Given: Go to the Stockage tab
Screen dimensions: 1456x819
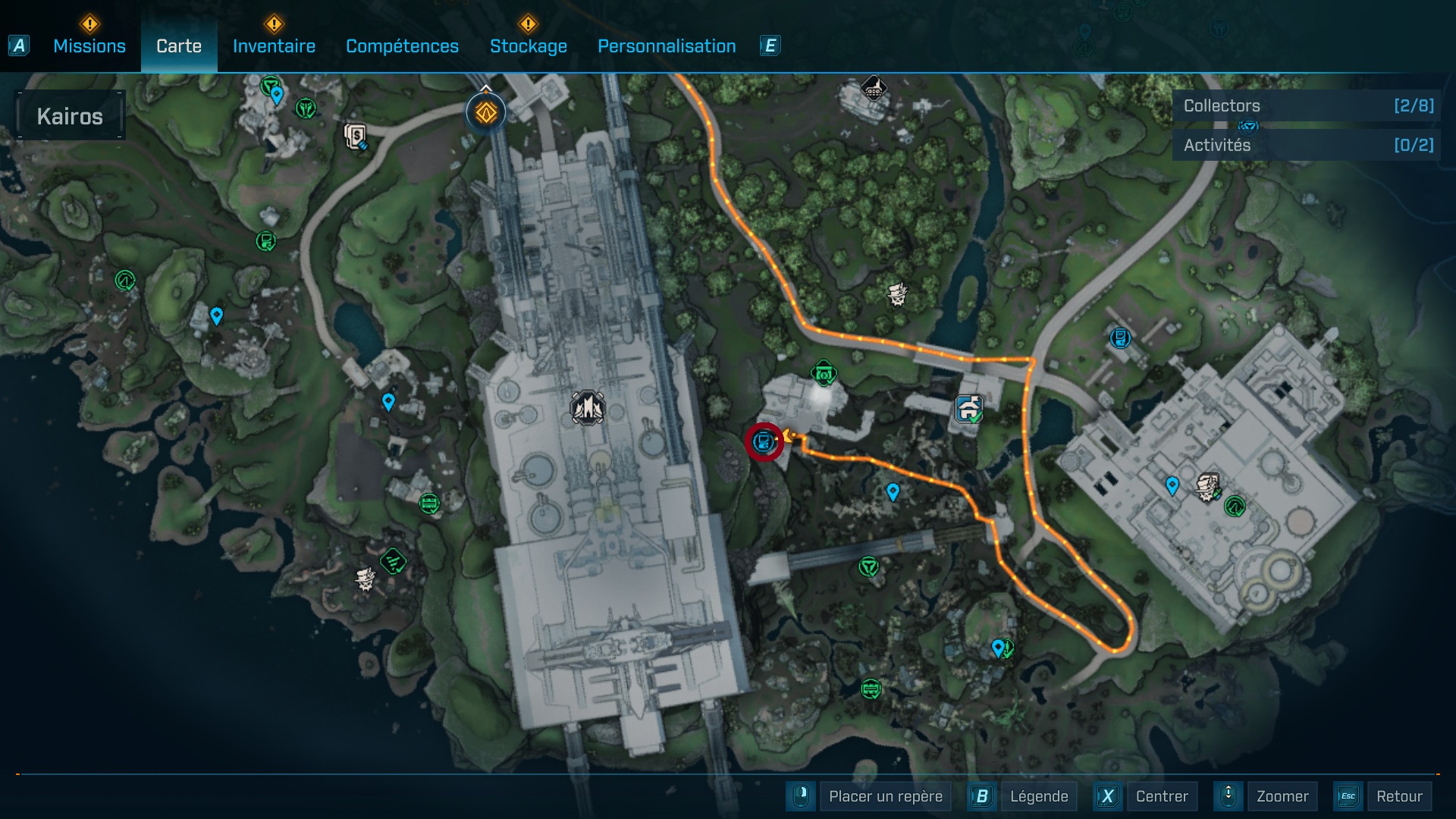Looking at the screenshot, I should (x=528, y=46).
